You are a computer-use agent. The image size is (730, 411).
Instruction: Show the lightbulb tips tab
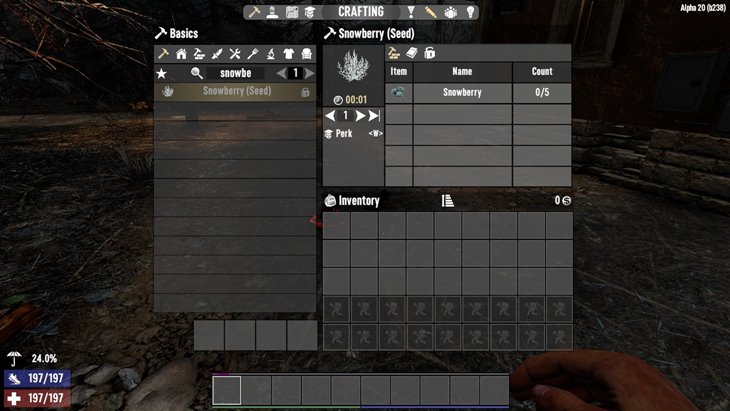click(470, 12)
